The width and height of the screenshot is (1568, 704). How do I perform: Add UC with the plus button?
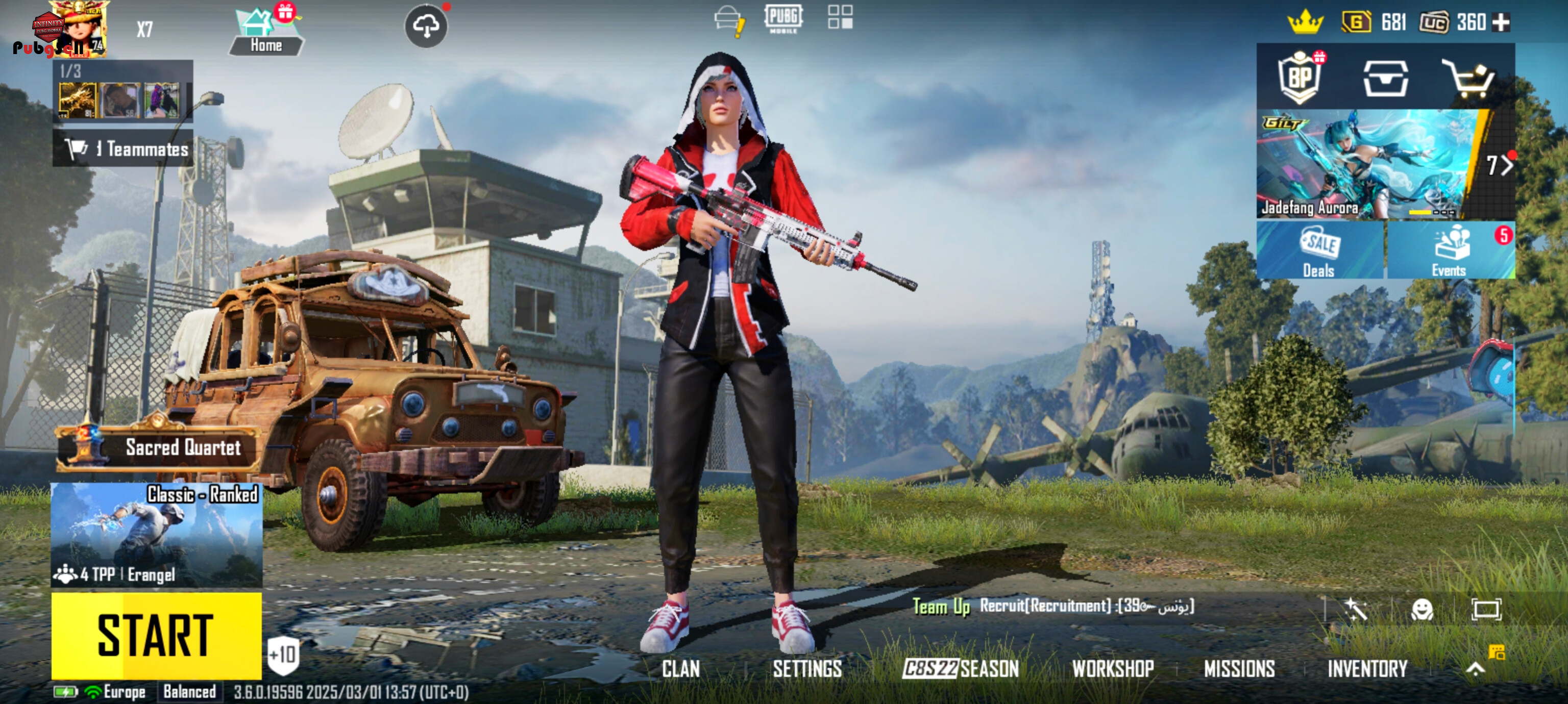pyautogui.click(x=1502, y=22)
